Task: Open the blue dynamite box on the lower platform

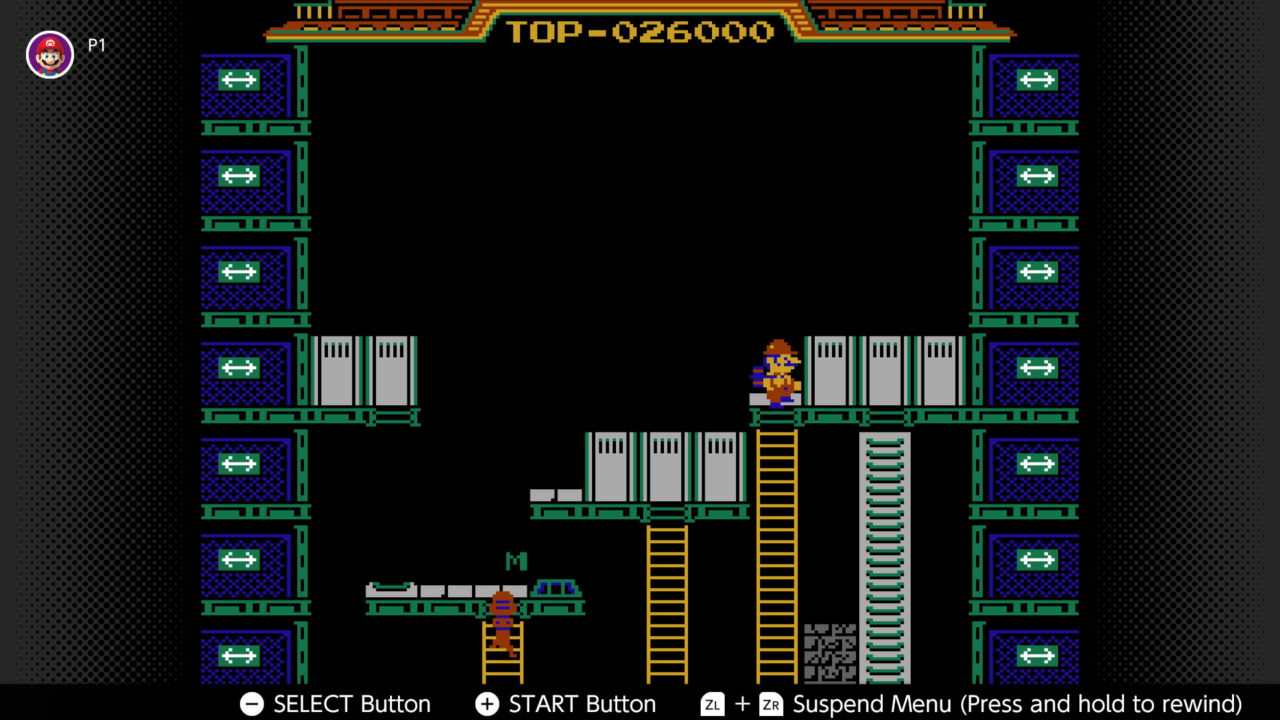Action: (x=556, y=587)
